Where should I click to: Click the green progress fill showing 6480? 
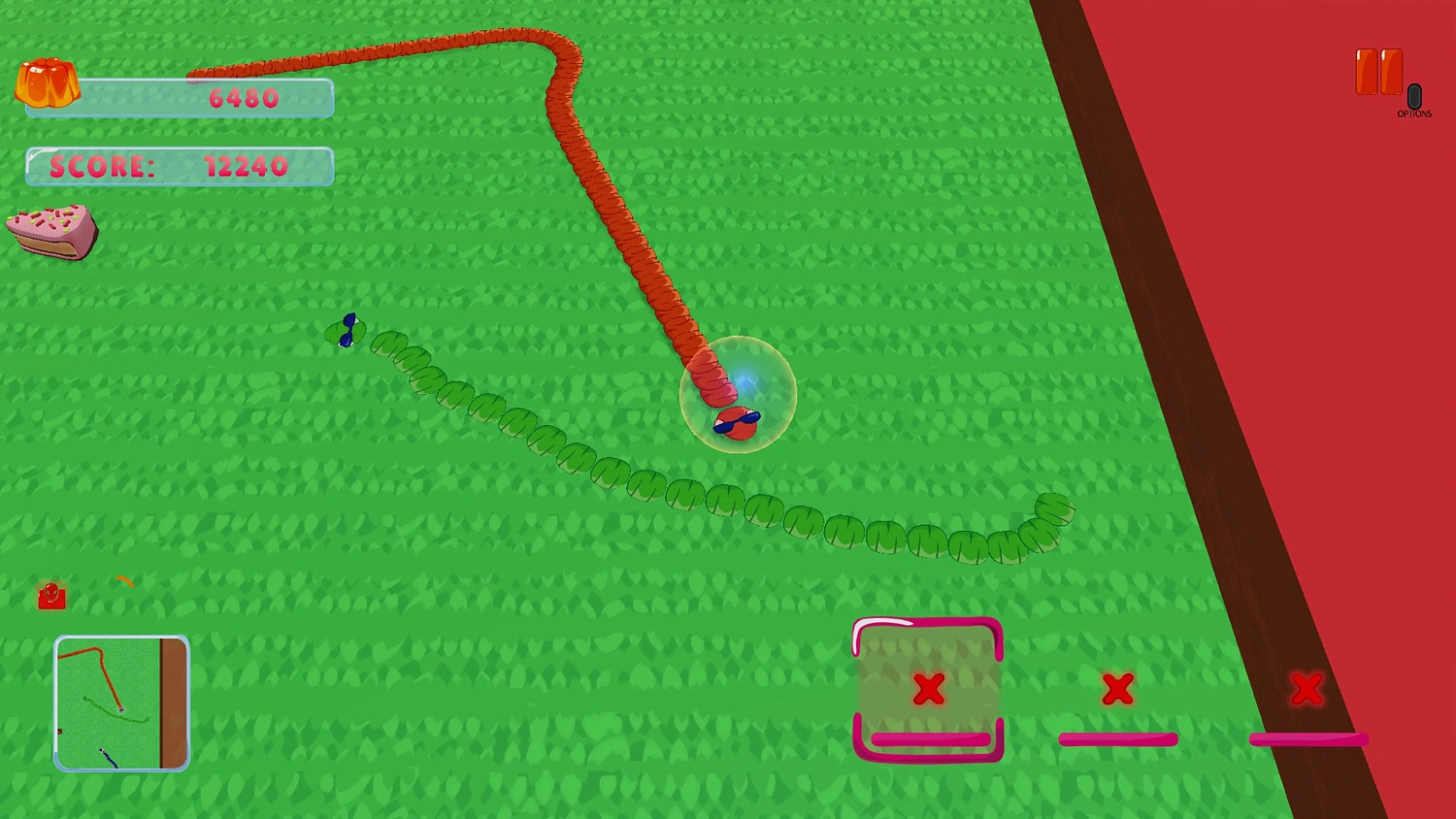tap(179, 97)
